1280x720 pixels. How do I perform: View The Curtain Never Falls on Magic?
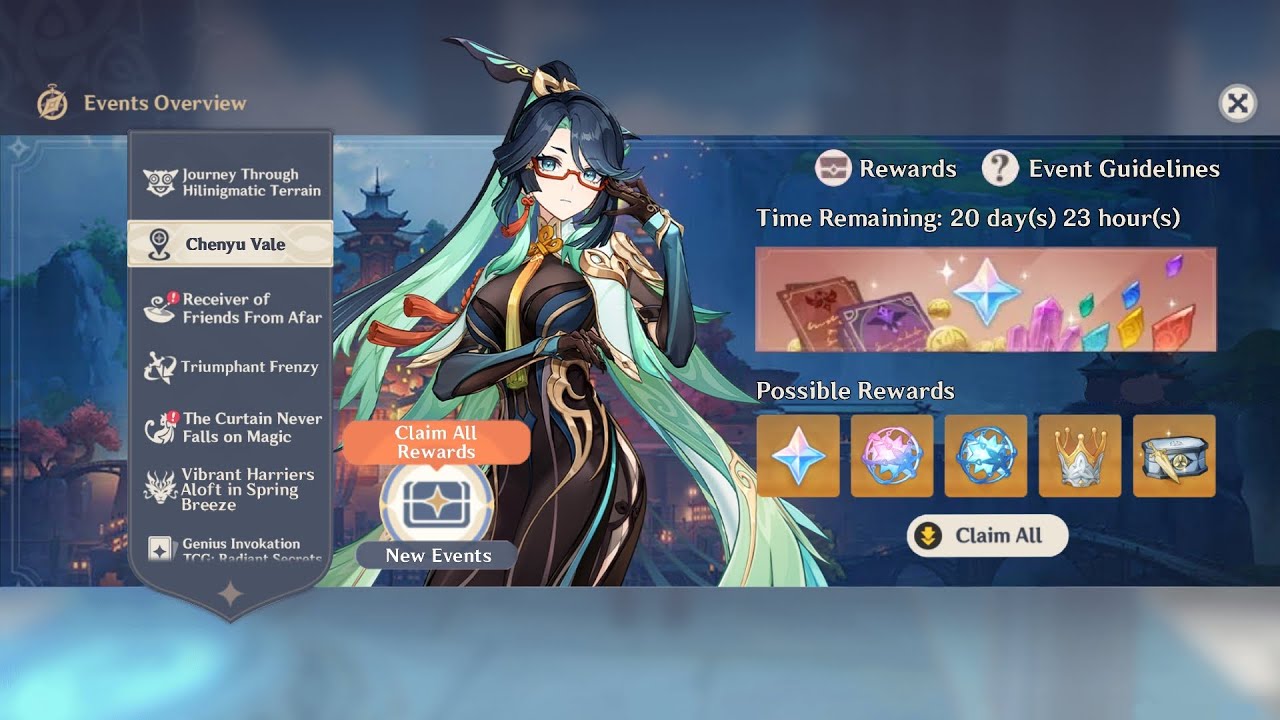[231, 427]
